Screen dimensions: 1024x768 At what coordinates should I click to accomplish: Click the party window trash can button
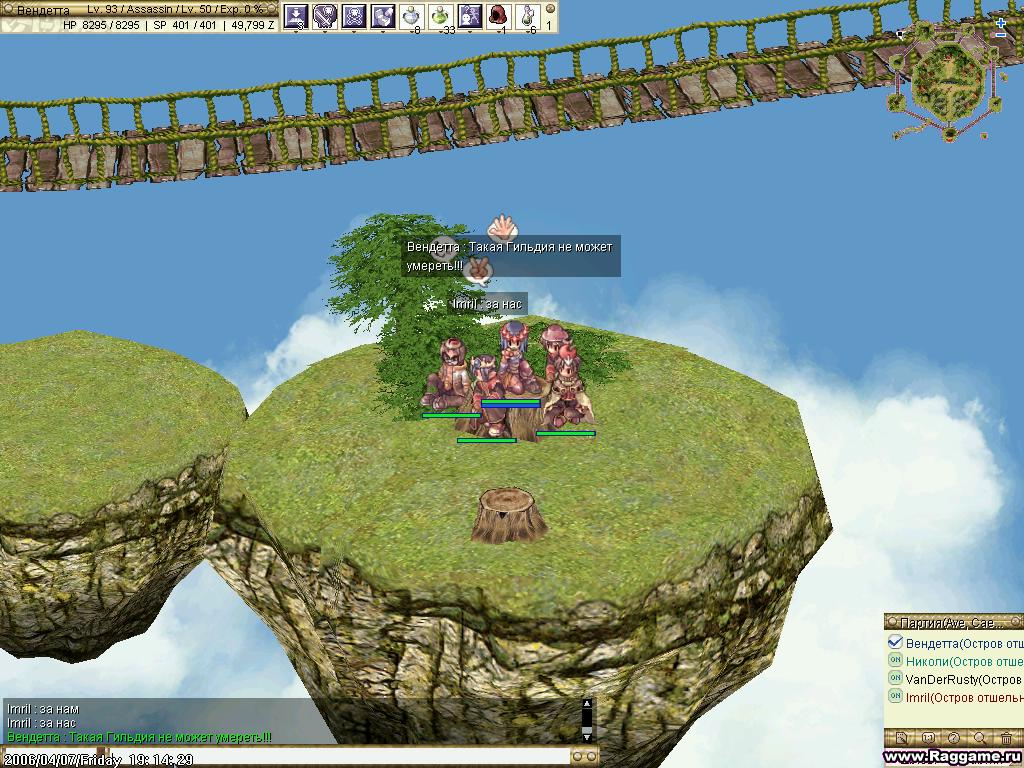point(1006,738)
